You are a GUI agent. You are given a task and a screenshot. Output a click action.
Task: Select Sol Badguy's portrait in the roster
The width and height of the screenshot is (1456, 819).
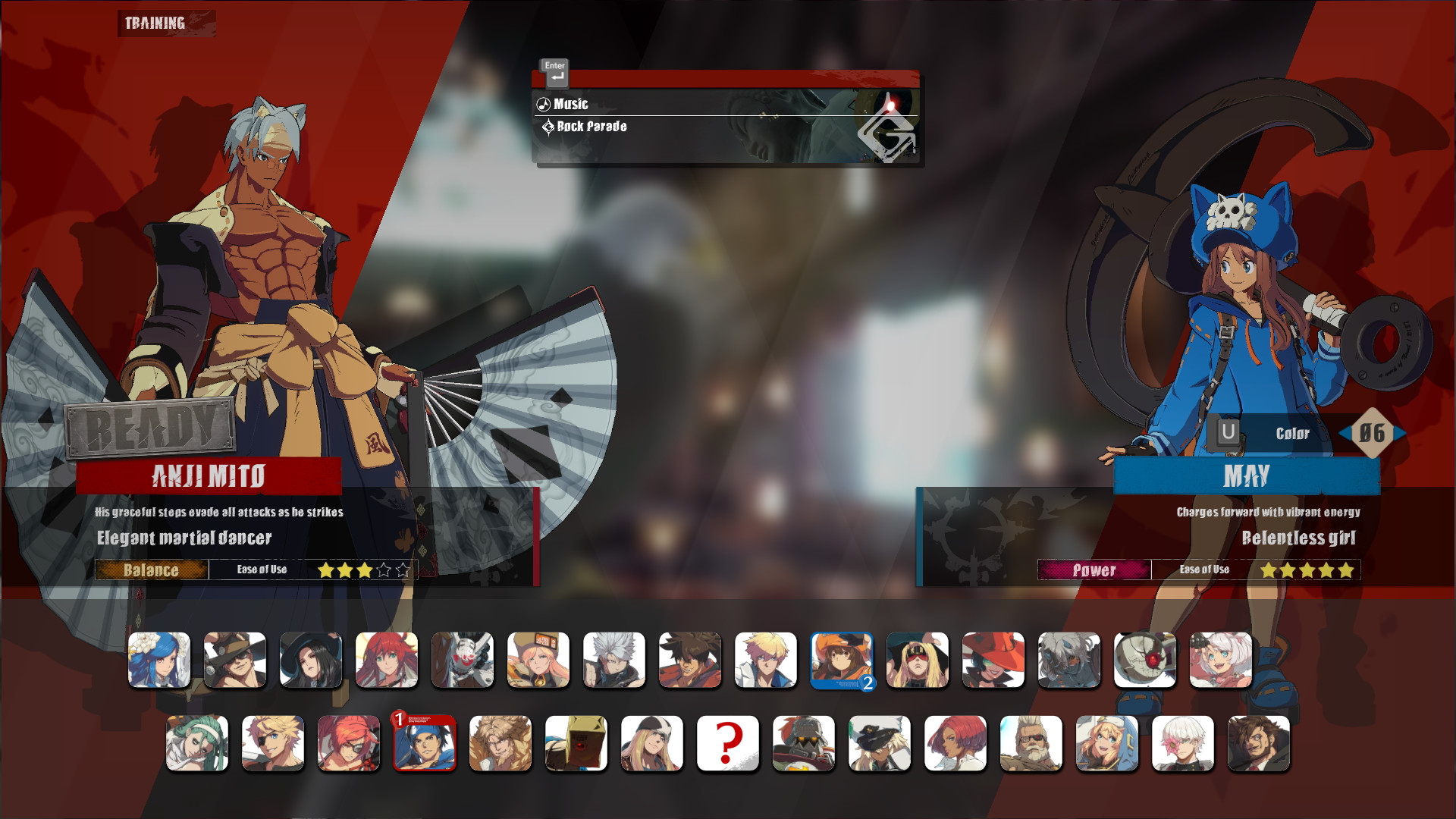[x=690, y=660]
